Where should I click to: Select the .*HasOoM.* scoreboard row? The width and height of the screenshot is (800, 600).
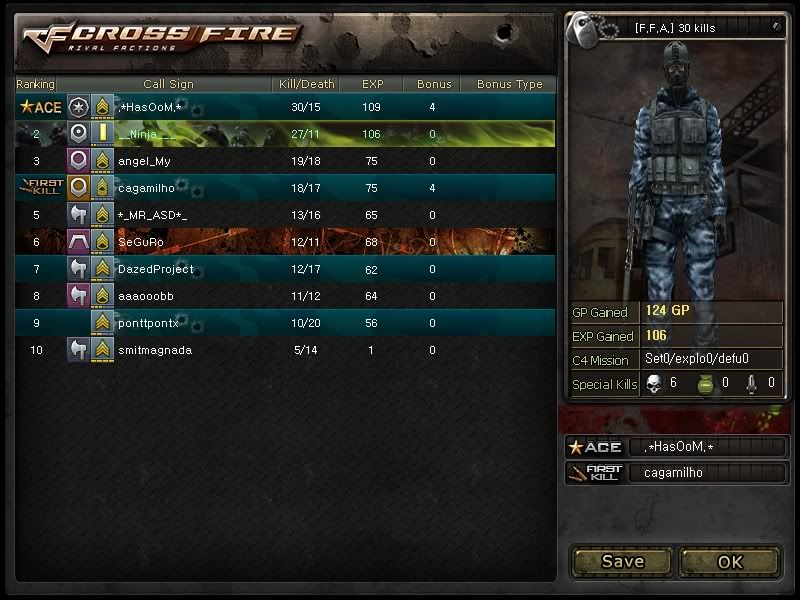point(285,107)
